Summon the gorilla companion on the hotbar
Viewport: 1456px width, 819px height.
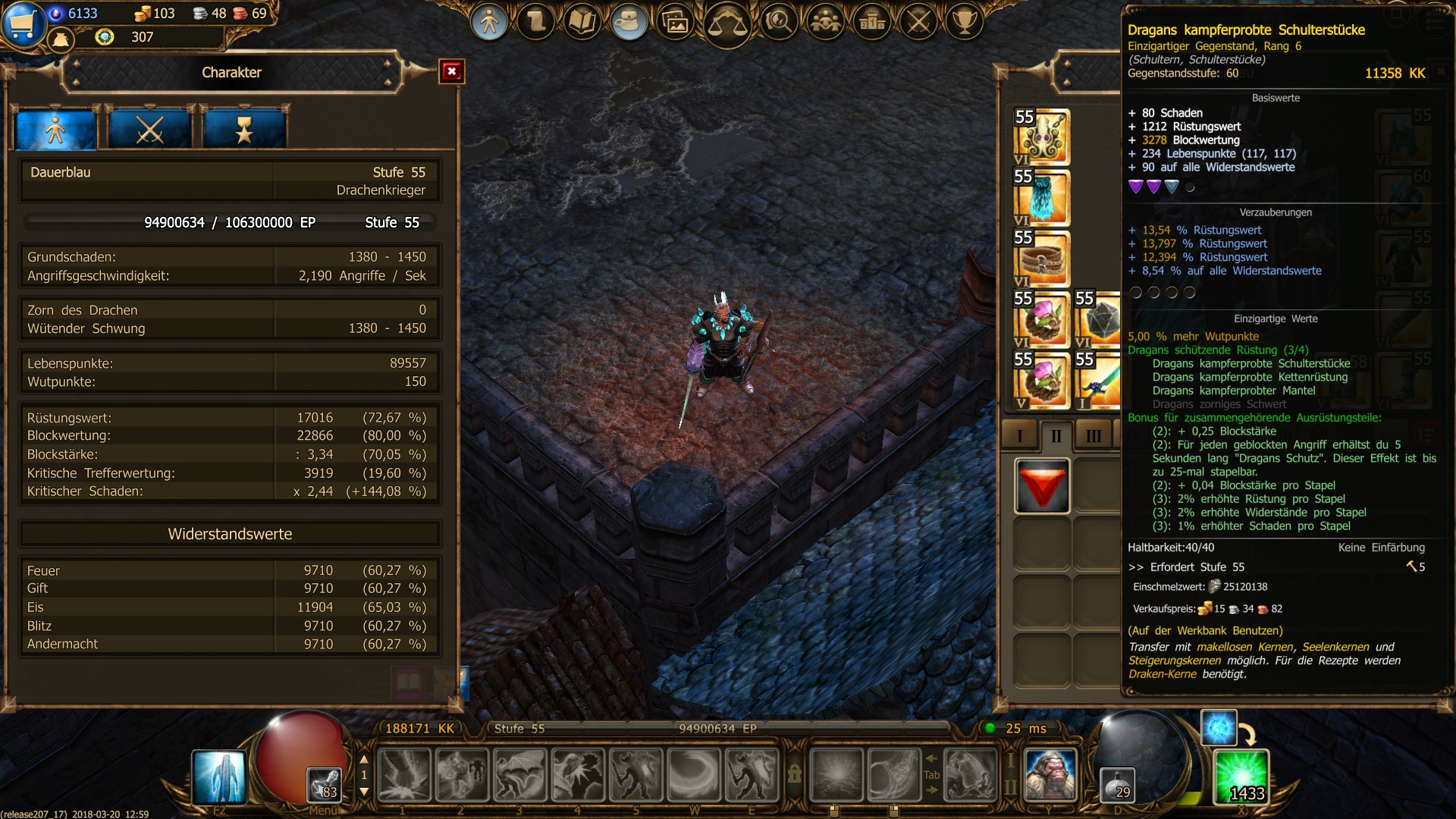pos(1050,775)
